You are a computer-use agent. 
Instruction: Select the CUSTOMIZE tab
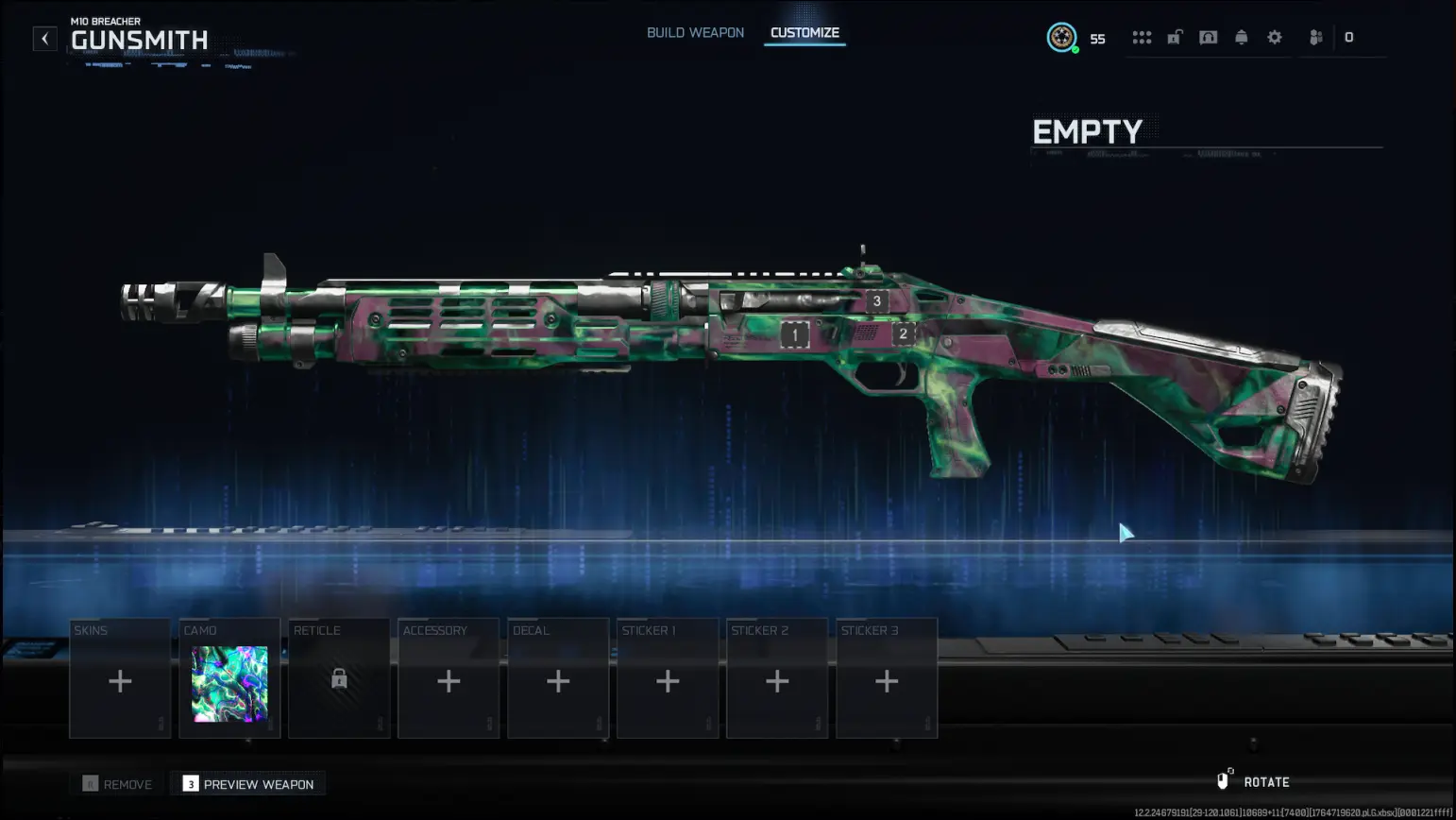click(x=804, y=32)
